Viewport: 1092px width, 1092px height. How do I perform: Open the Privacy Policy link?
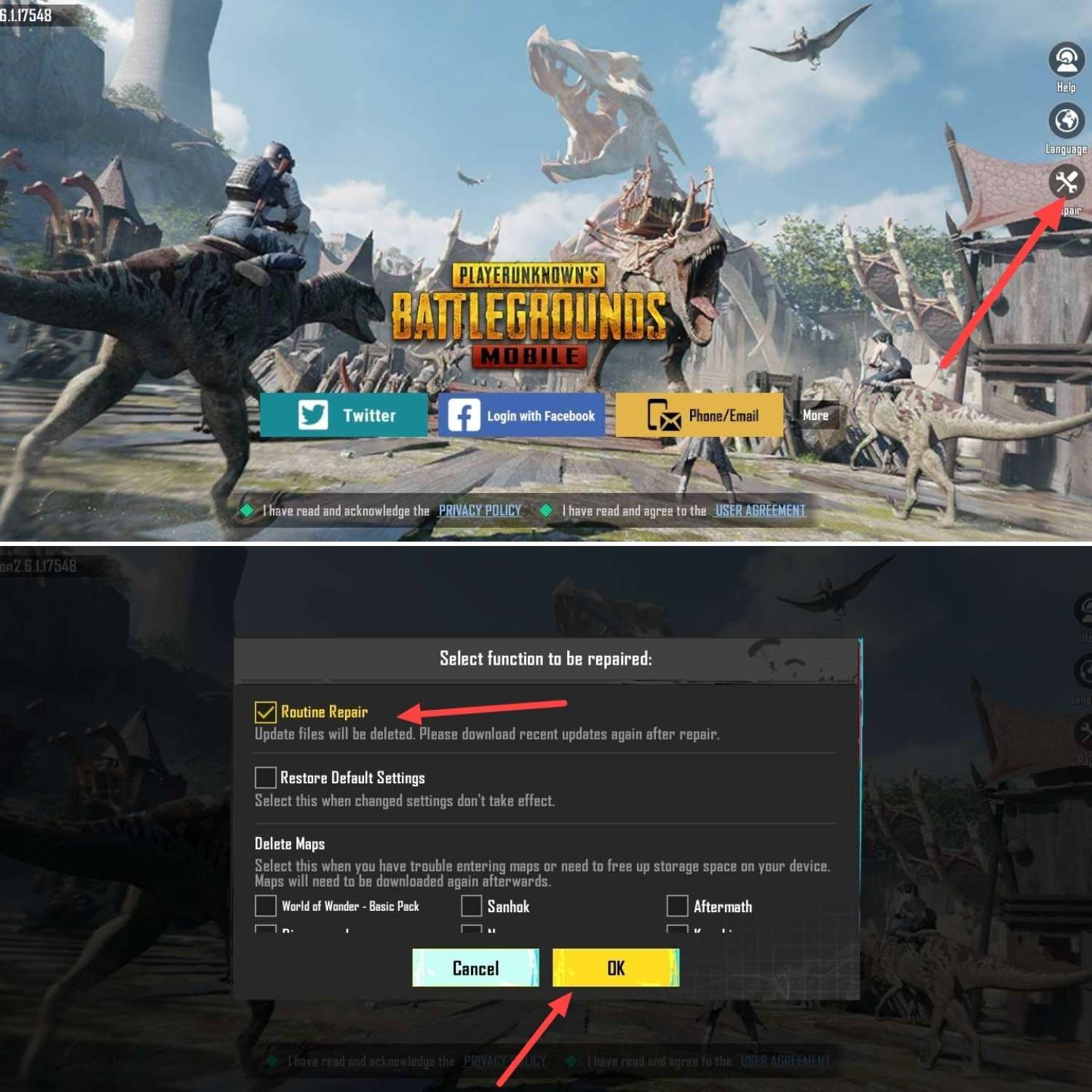click(x=479, y=510)
